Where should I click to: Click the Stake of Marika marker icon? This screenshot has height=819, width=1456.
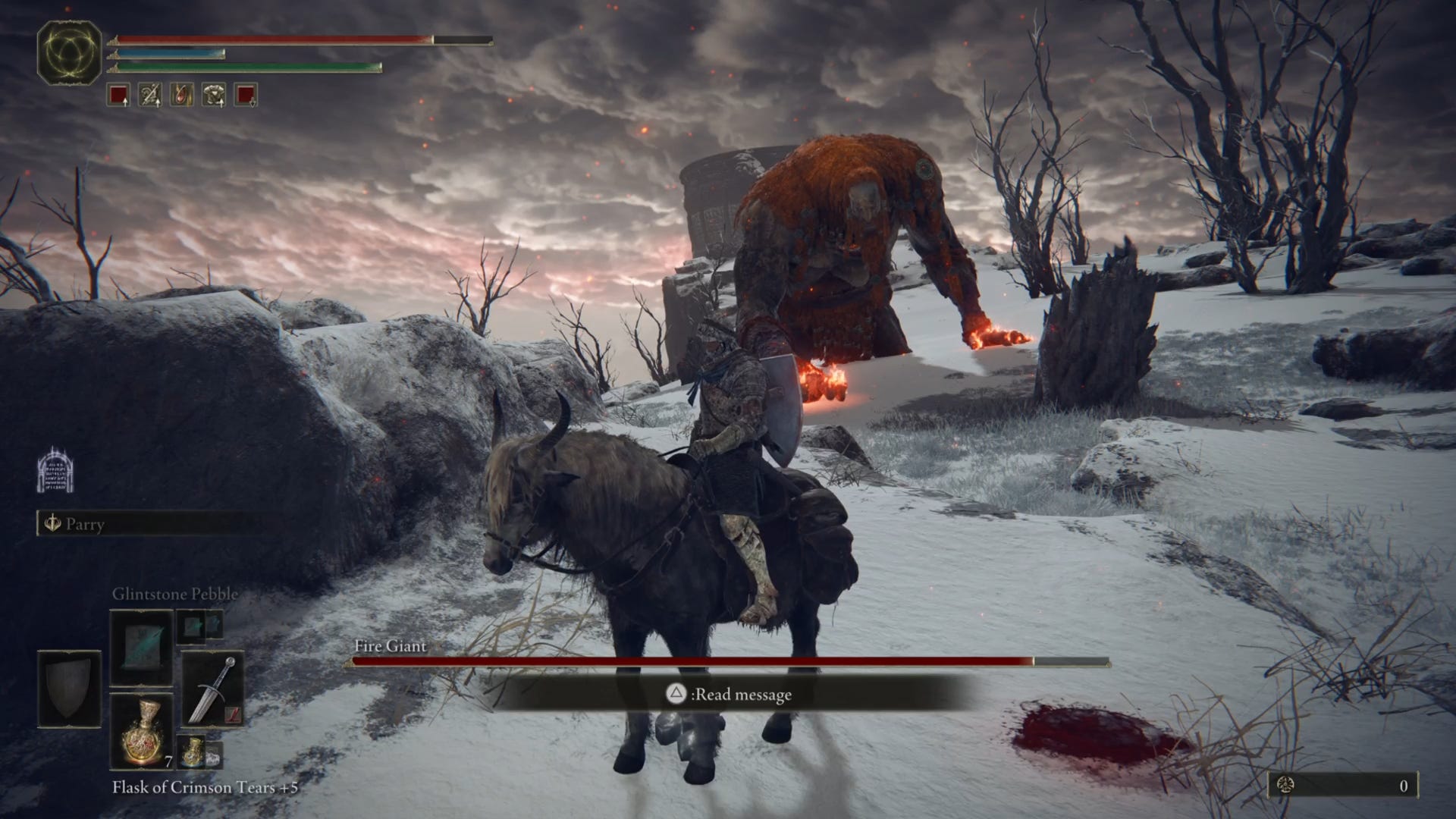click(x=57, y=470)
